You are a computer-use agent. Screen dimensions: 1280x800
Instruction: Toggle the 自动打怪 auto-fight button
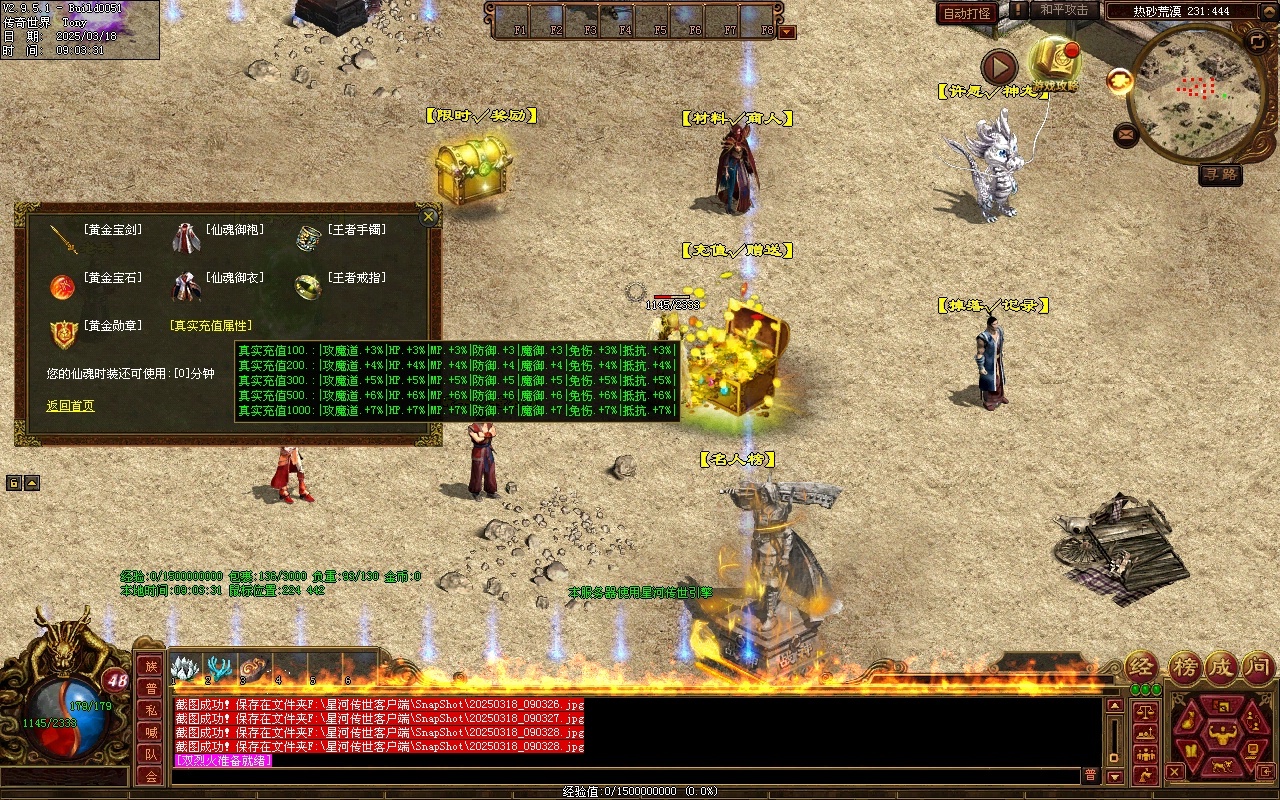[967, 13]
